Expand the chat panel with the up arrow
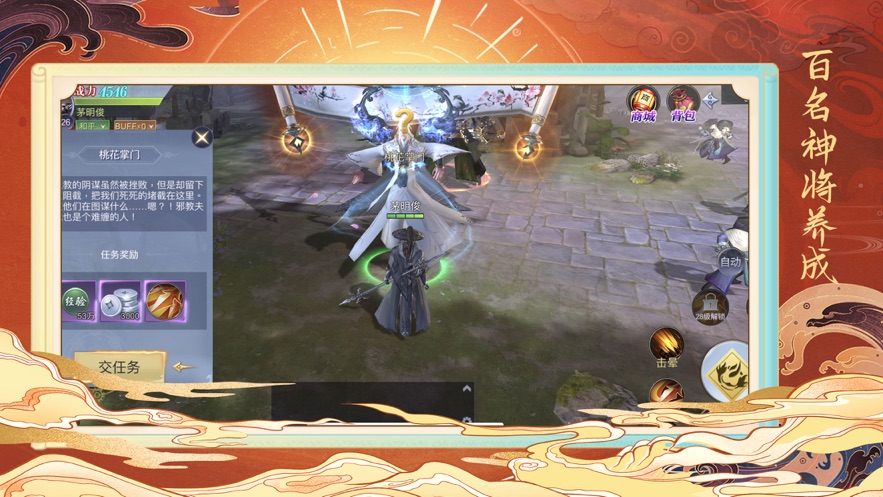883x497 pixels. [465, 389]
